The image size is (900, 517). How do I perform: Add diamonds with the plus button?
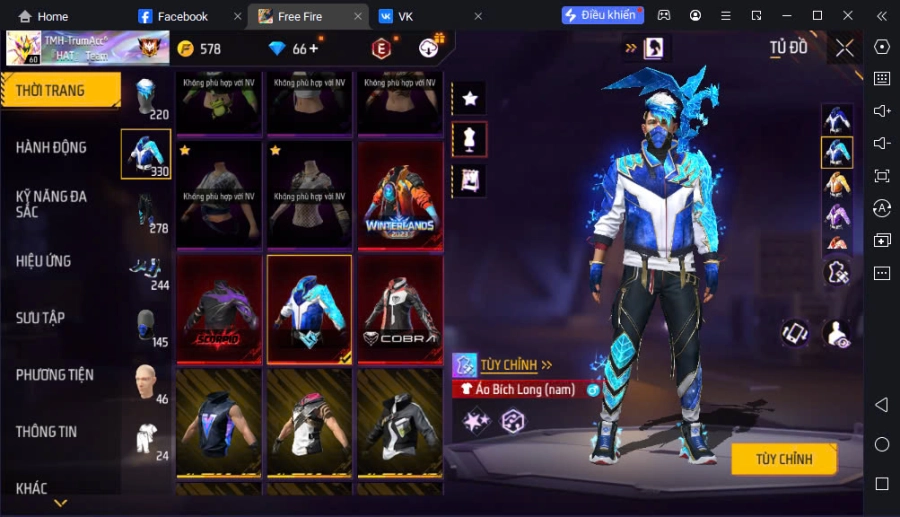pos(314,48)
